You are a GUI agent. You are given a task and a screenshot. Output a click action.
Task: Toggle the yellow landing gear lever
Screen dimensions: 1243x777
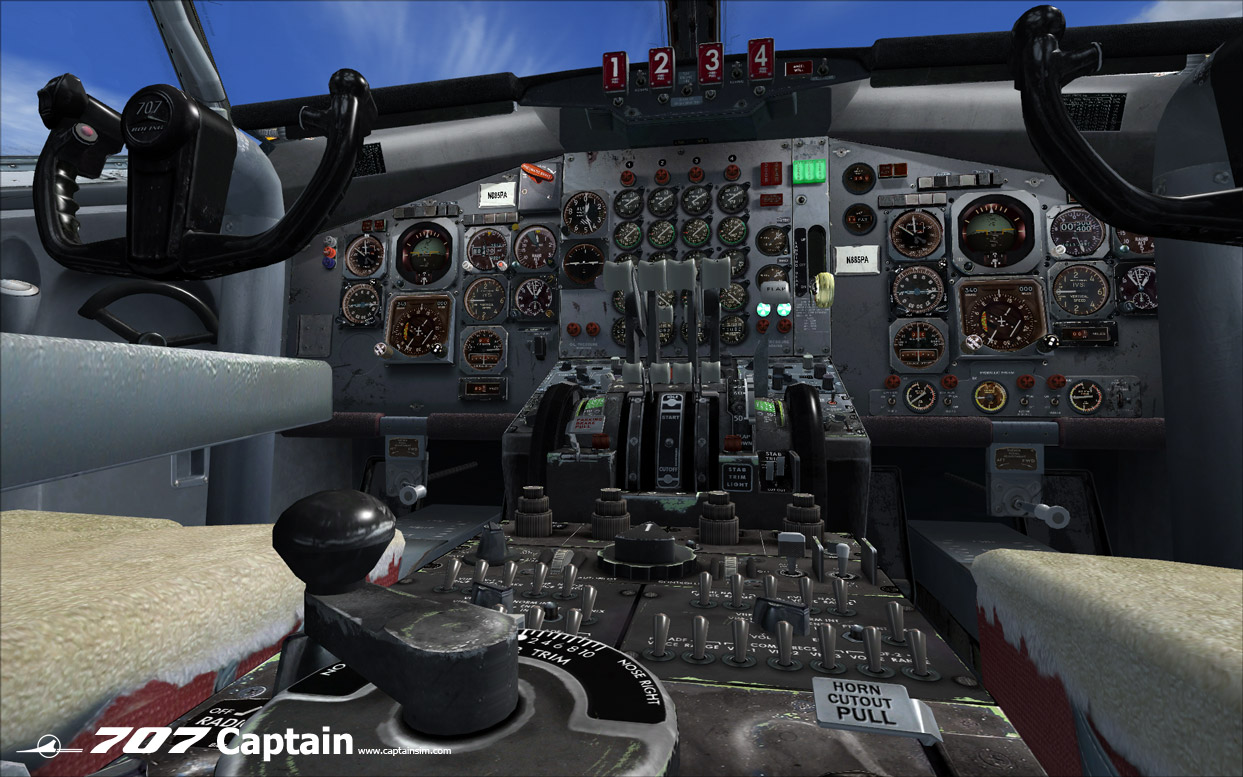(825, 288)
